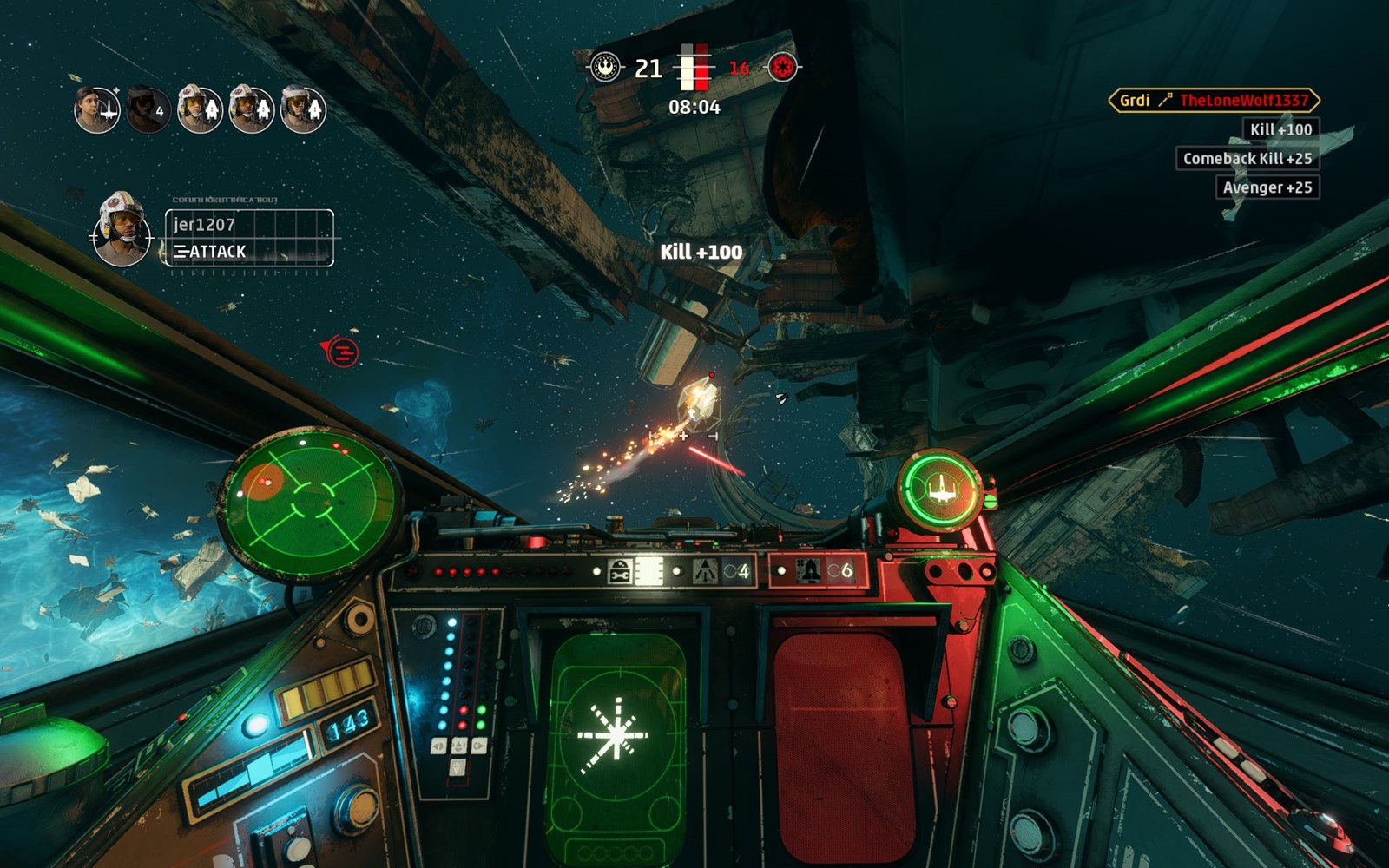Click the darkened respawning squadmate portrait
The image size is (1389, 868).
[148, 109]
